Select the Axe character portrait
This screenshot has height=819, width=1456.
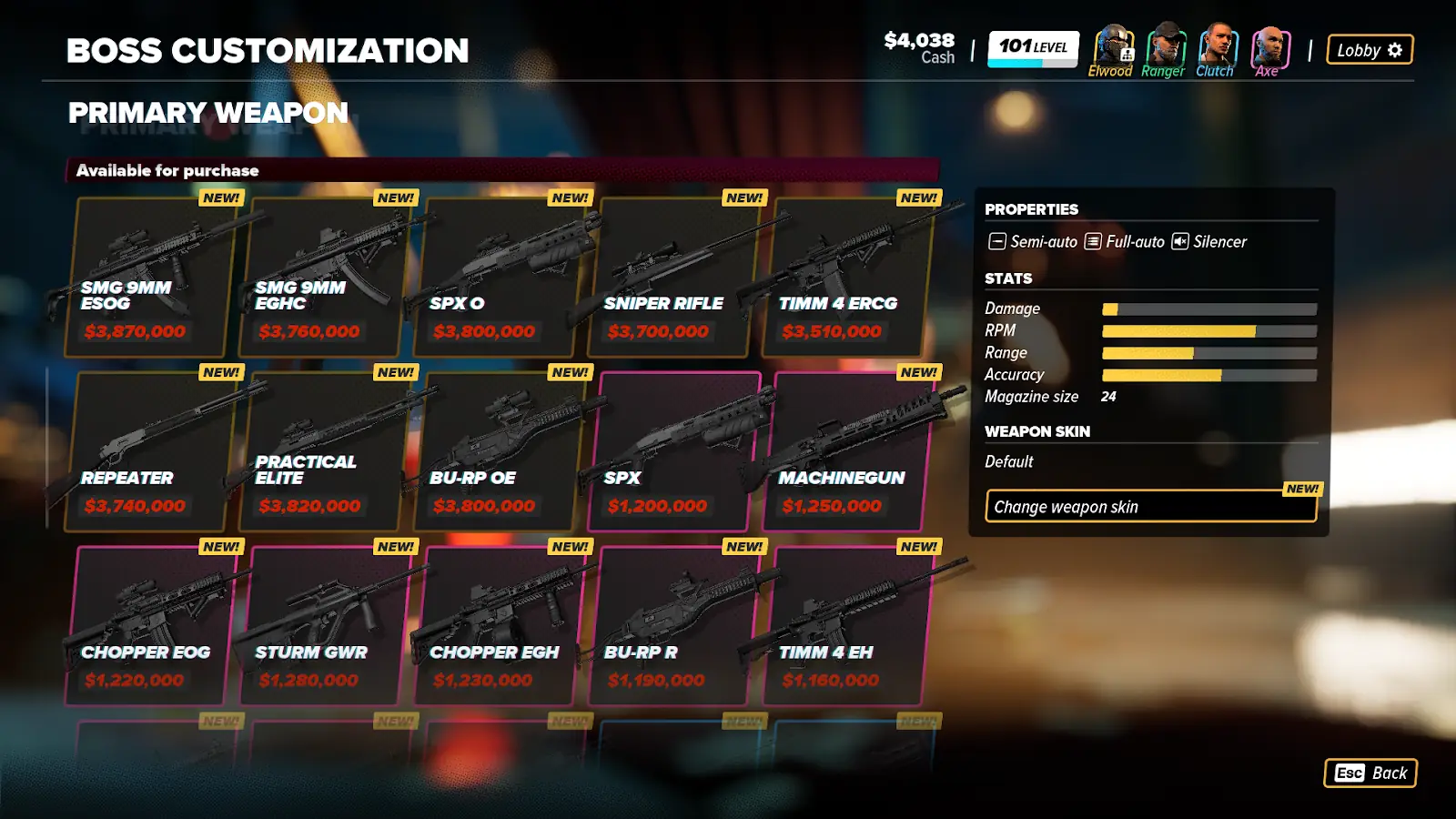(1269, 47)
